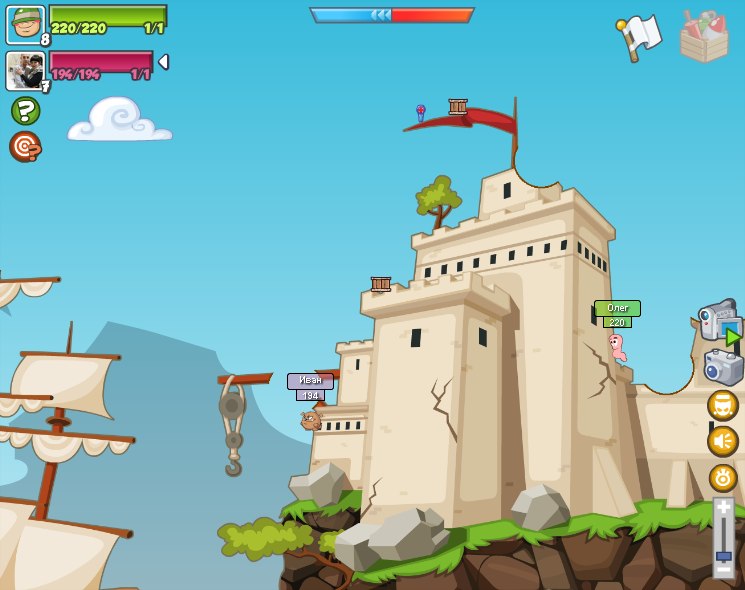Open the weapons crate inventory
Viewport: 745px width, 590px height.
704,37
